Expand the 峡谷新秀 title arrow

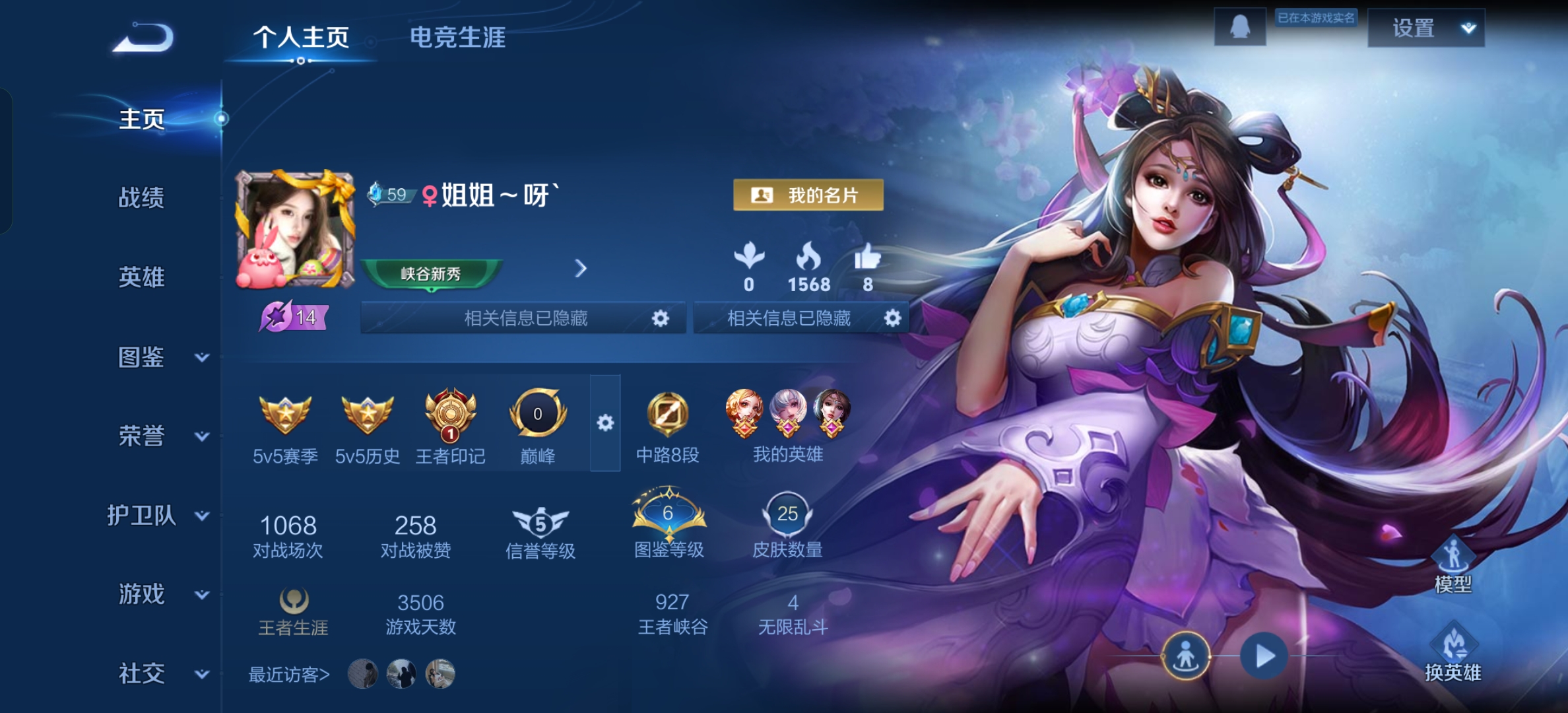(x=580, y=269)
